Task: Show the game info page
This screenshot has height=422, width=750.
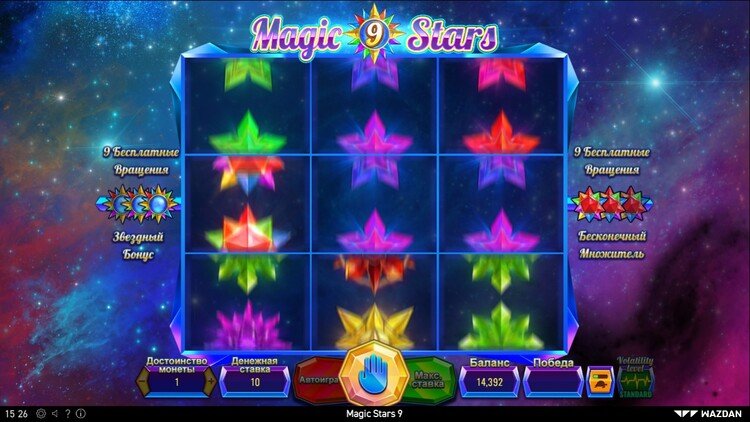Action: 80,413
